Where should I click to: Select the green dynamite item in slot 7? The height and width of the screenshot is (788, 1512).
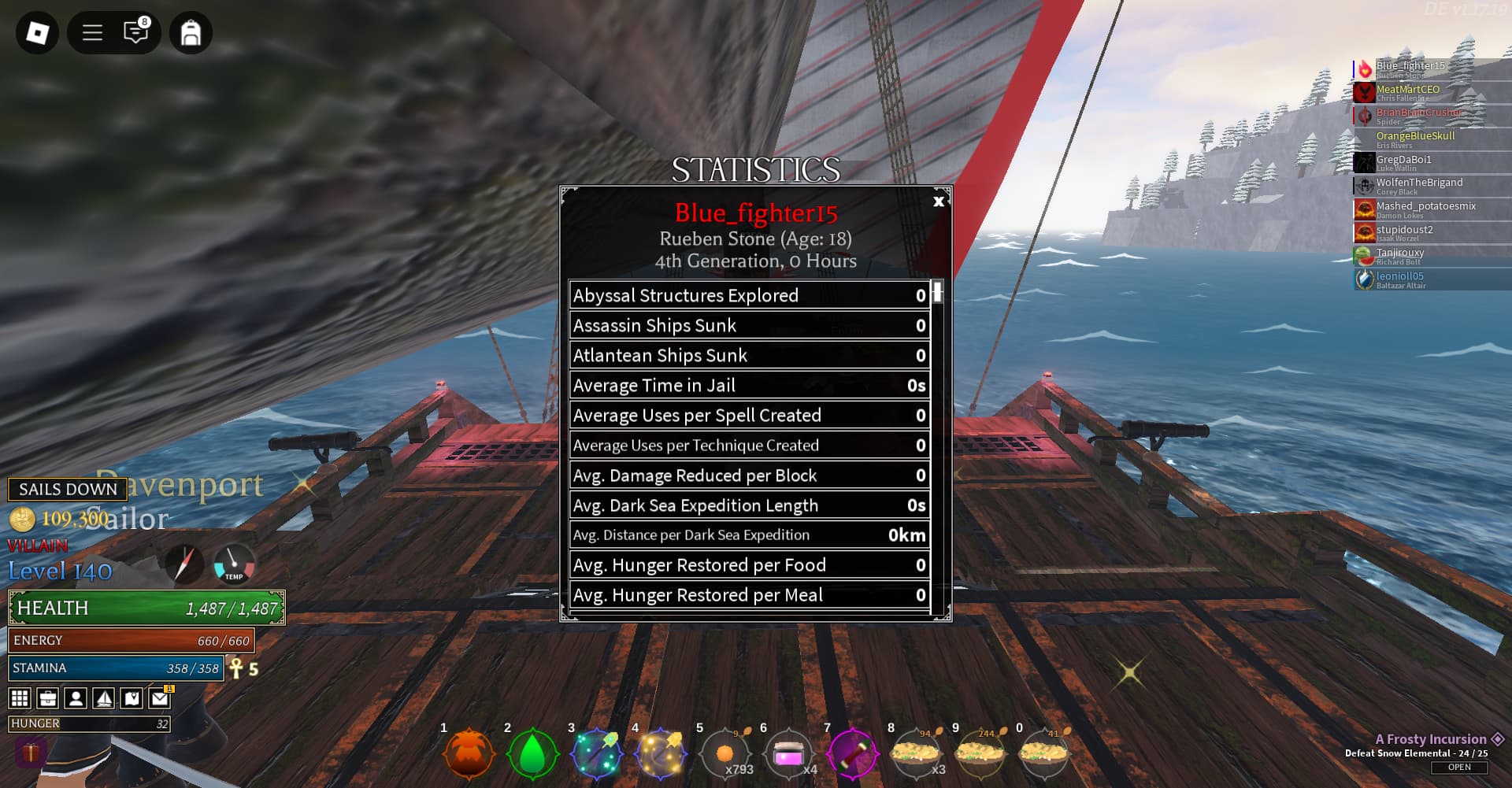[854, 753]
